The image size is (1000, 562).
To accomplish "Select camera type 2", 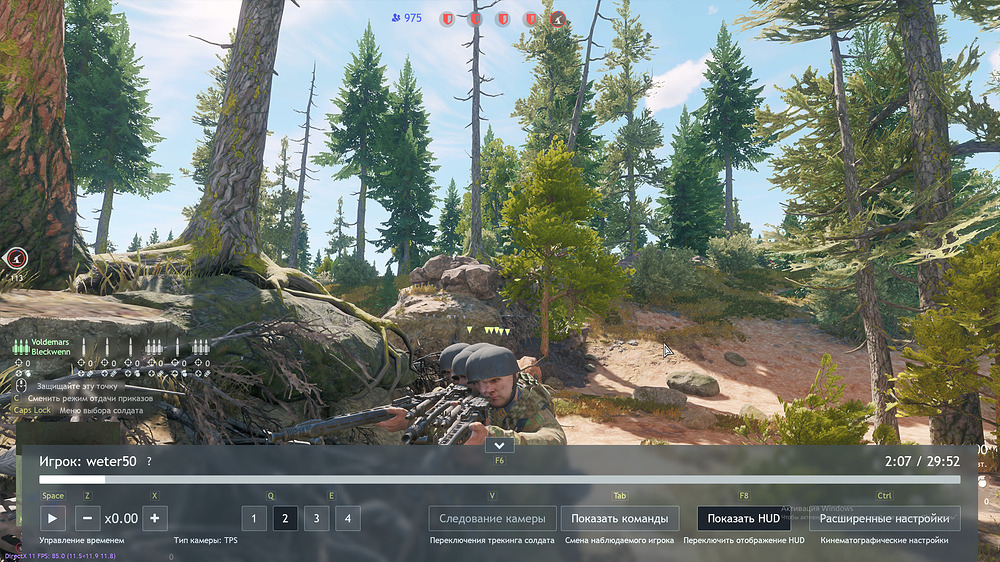I will tap(285, 518).
